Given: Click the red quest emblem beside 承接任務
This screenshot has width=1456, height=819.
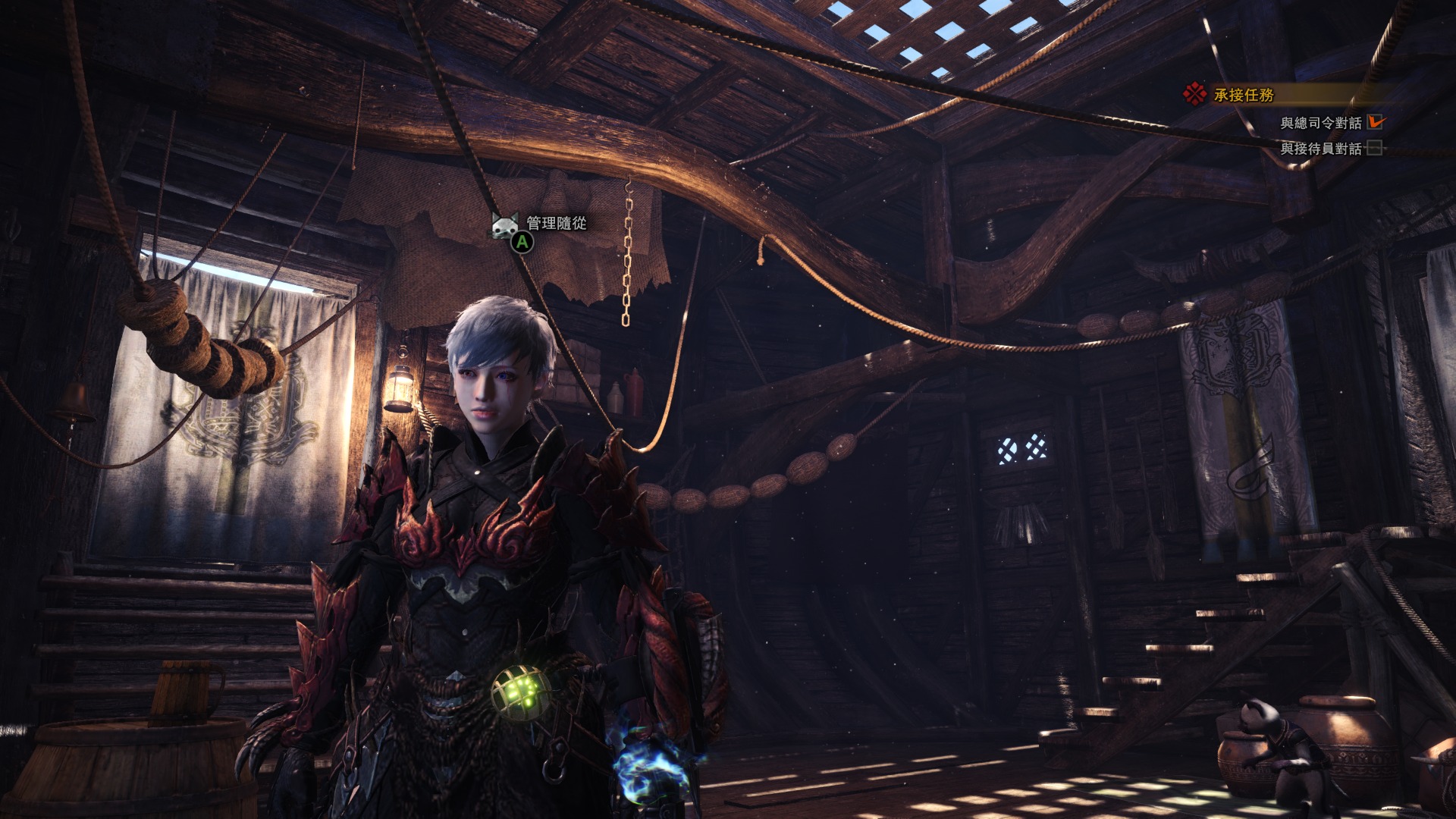Looking at the screenshot, I should coord(1195,94).
